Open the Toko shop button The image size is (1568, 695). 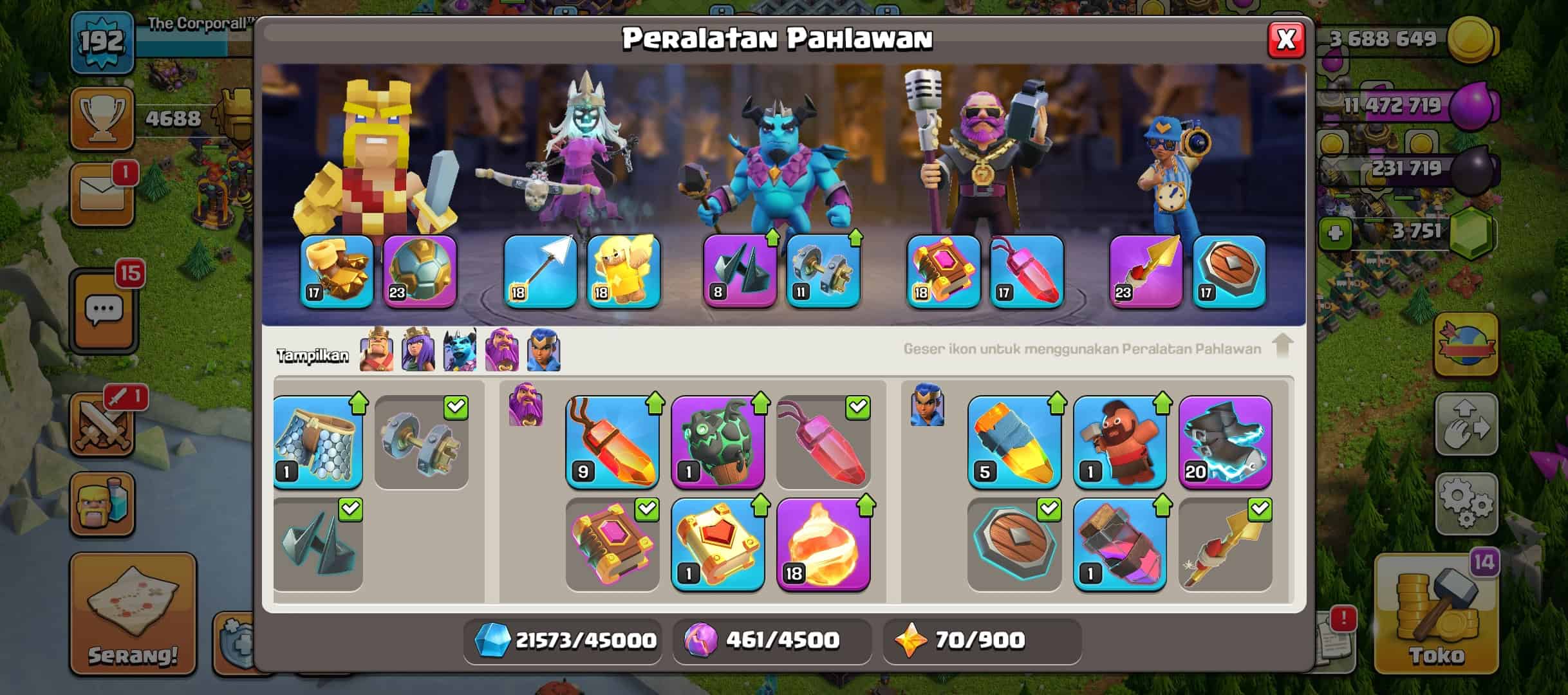tap(1435, 618)
